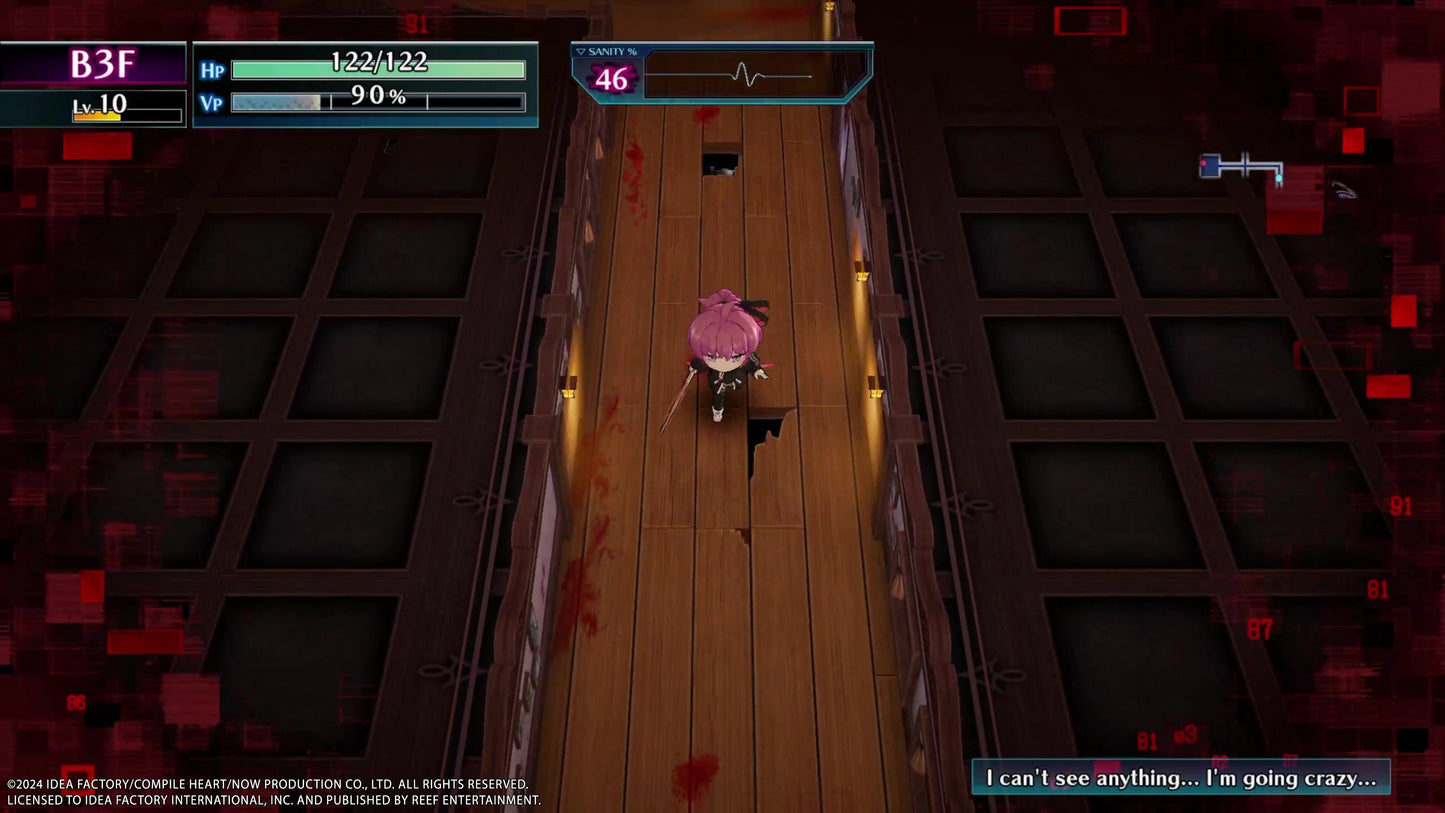
Task: Select the HP label icon
Action: [211, 67]
